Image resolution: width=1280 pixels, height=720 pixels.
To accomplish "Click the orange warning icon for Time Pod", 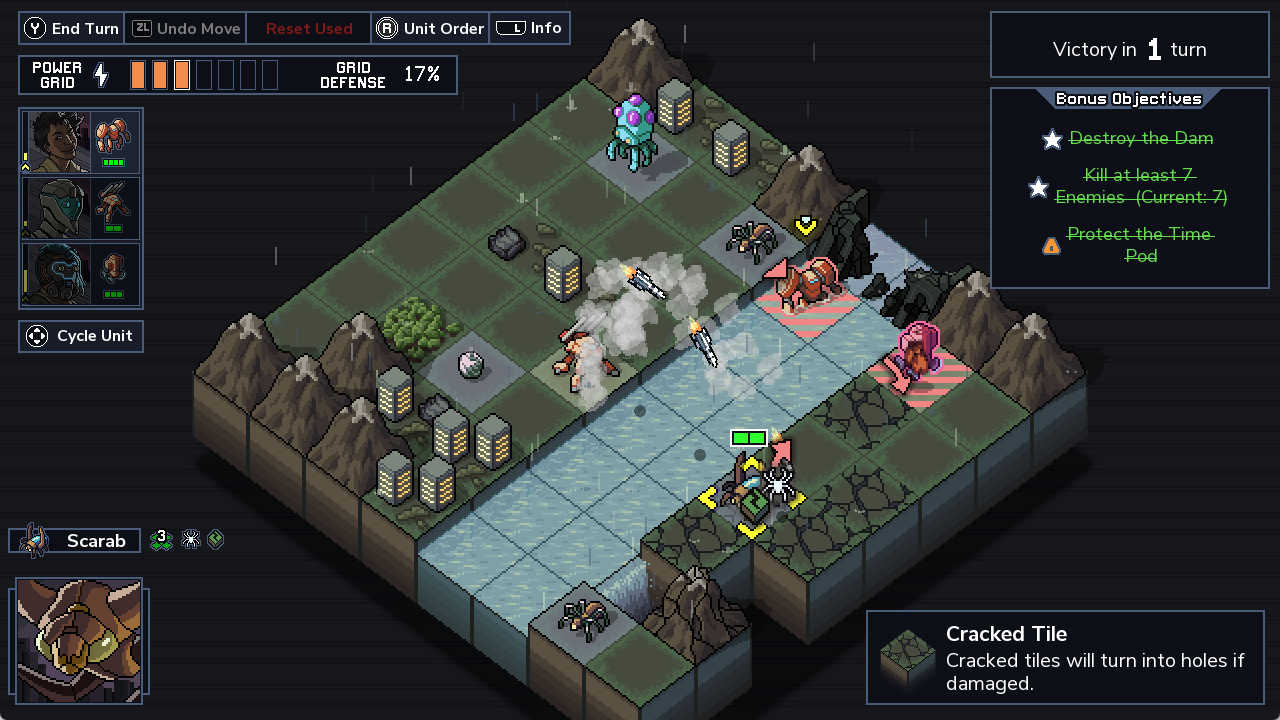I will (x=1050, y=245).
